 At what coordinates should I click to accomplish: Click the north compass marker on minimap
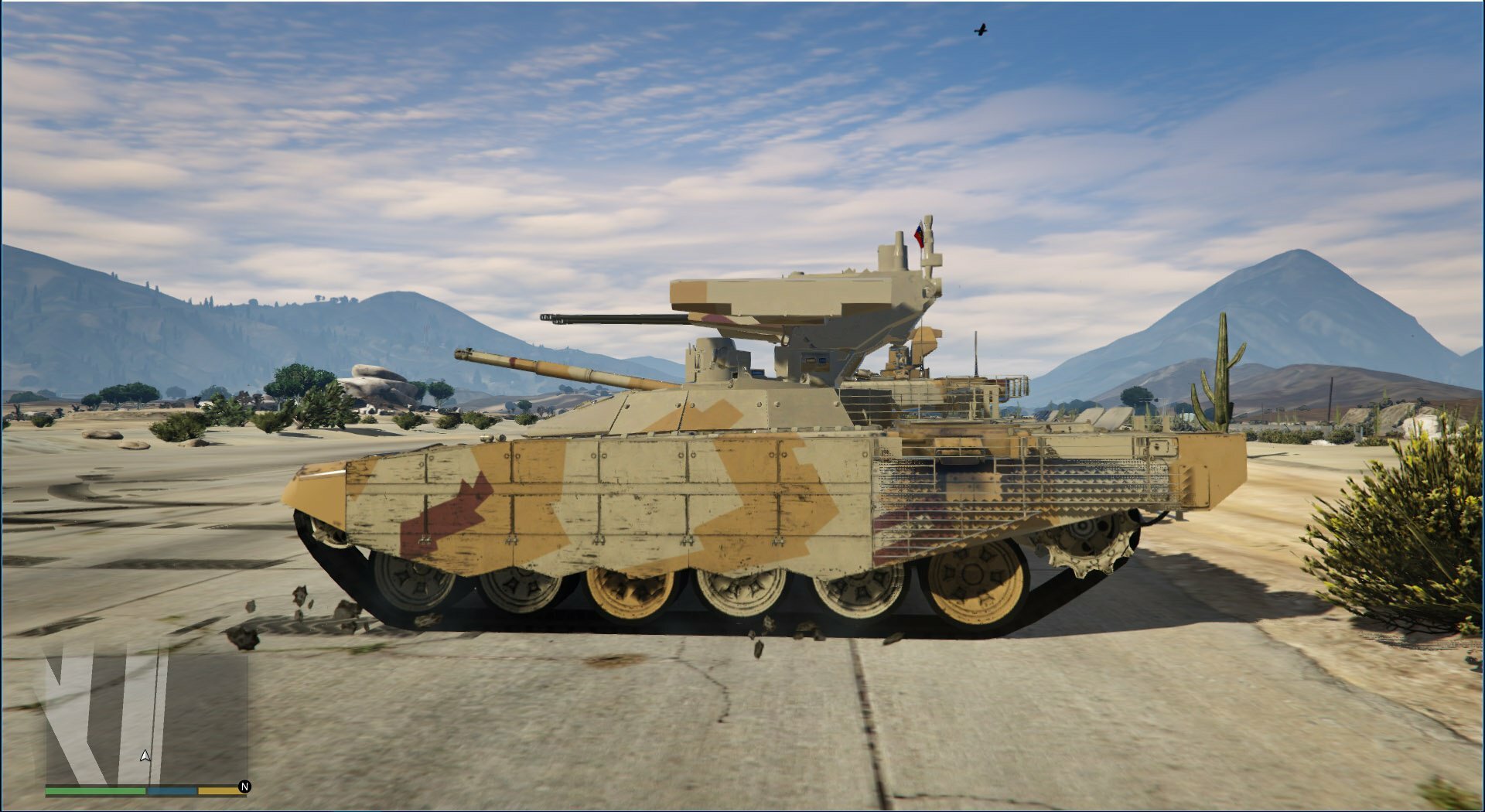point(244,786)
